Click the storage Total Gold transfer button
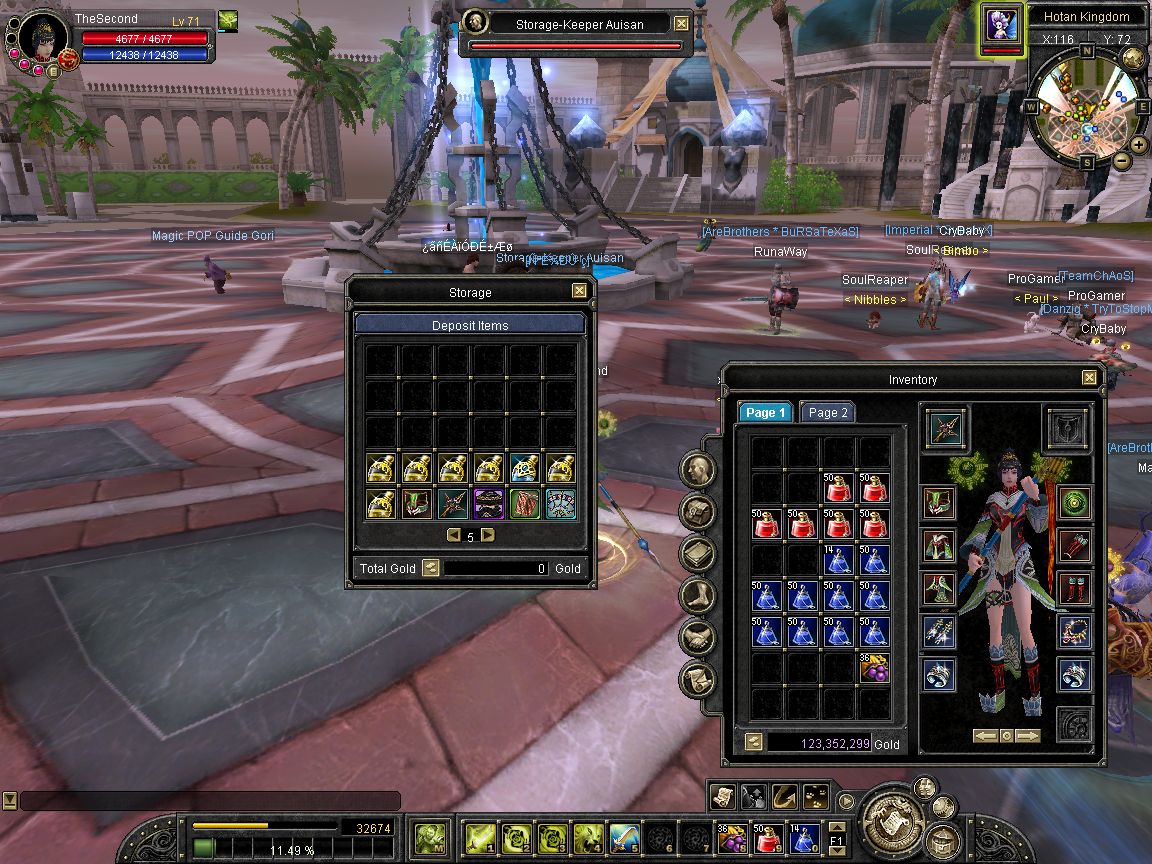 (x=430, y=568)
